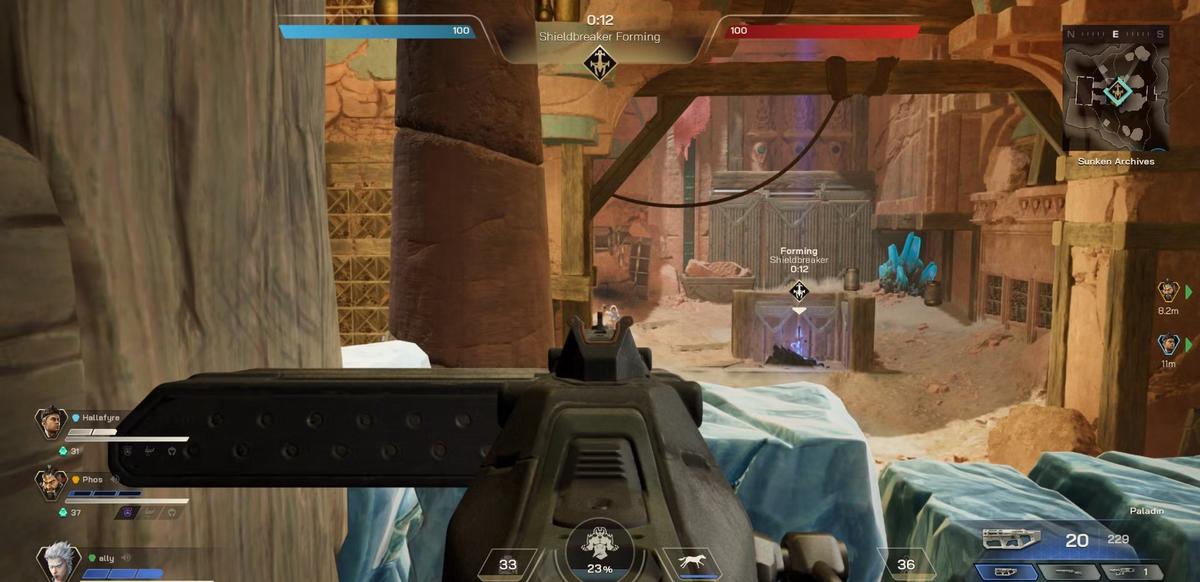
Task: Click the teammate indicator showing 11m
Action: coord(1168,345)
